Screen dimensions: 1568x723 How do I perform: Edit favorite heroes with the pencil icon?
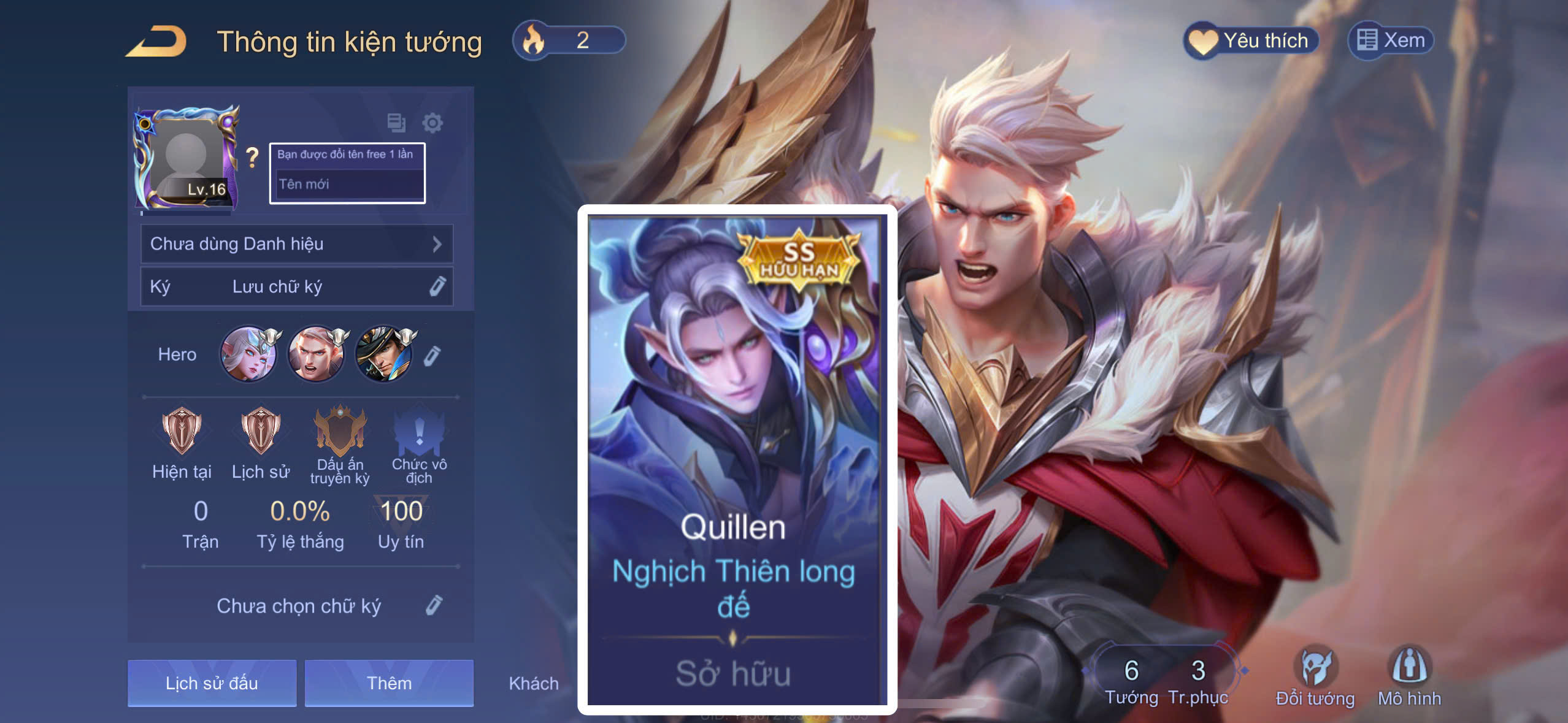pyautogui.click(x=437, y=354)
